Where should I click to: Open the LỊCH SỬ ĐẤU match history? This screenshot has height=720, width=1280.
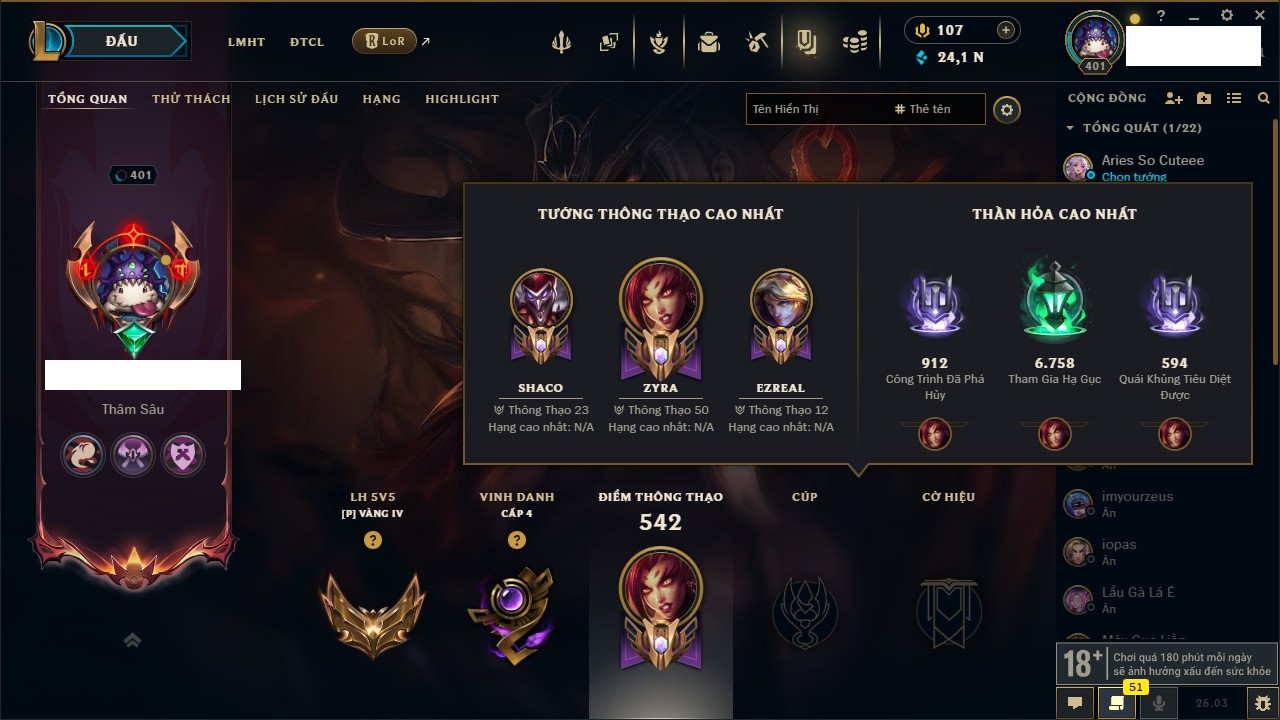click(296, 99)
